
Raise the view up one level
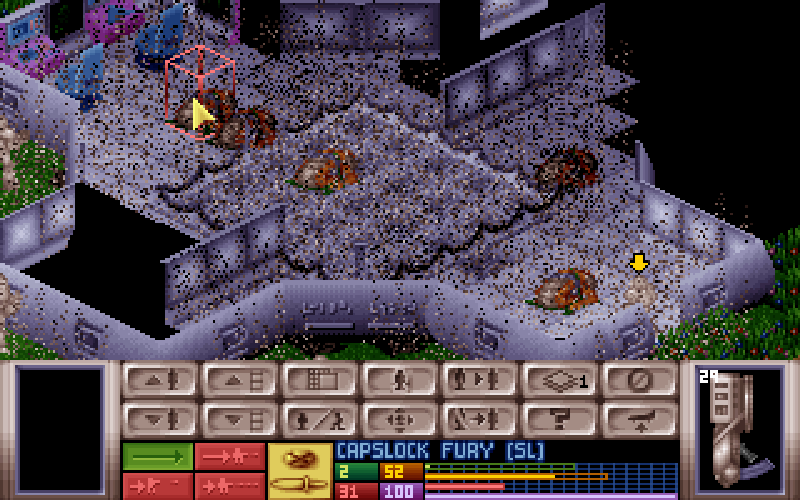[x=239, y=381]
